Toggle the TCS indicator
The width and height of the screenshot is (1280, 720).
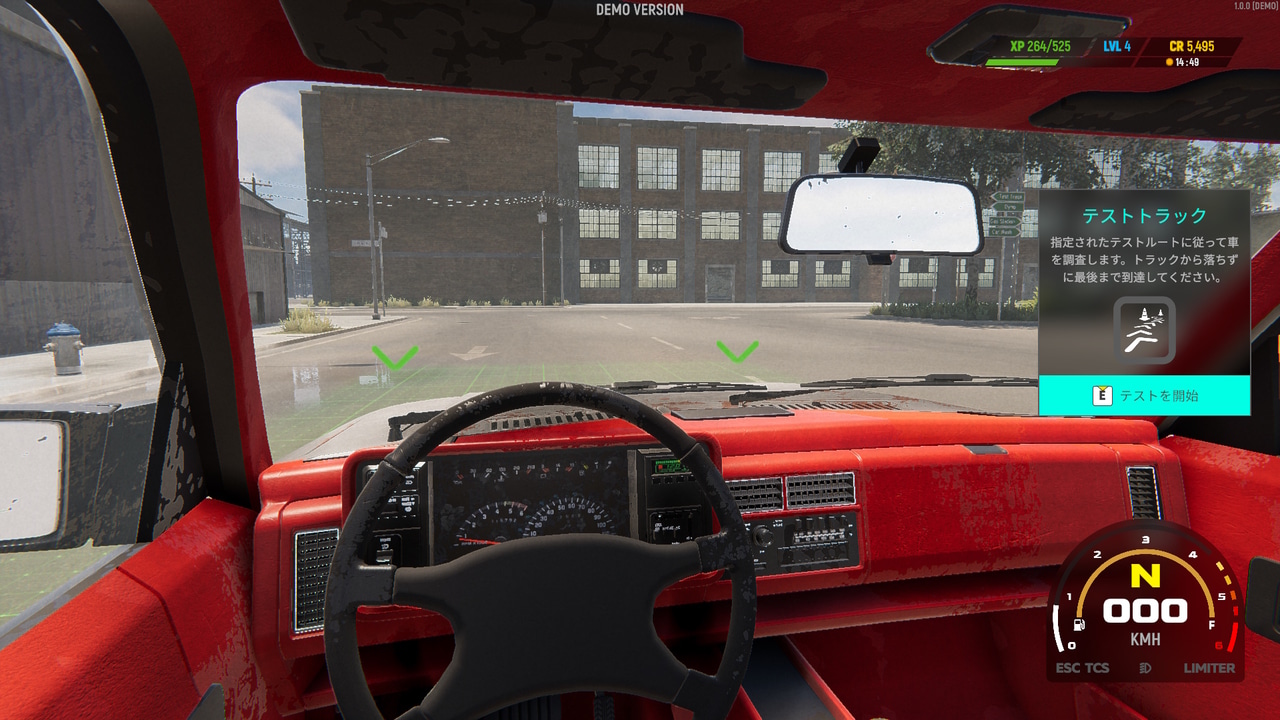[x=1097, y=668]
